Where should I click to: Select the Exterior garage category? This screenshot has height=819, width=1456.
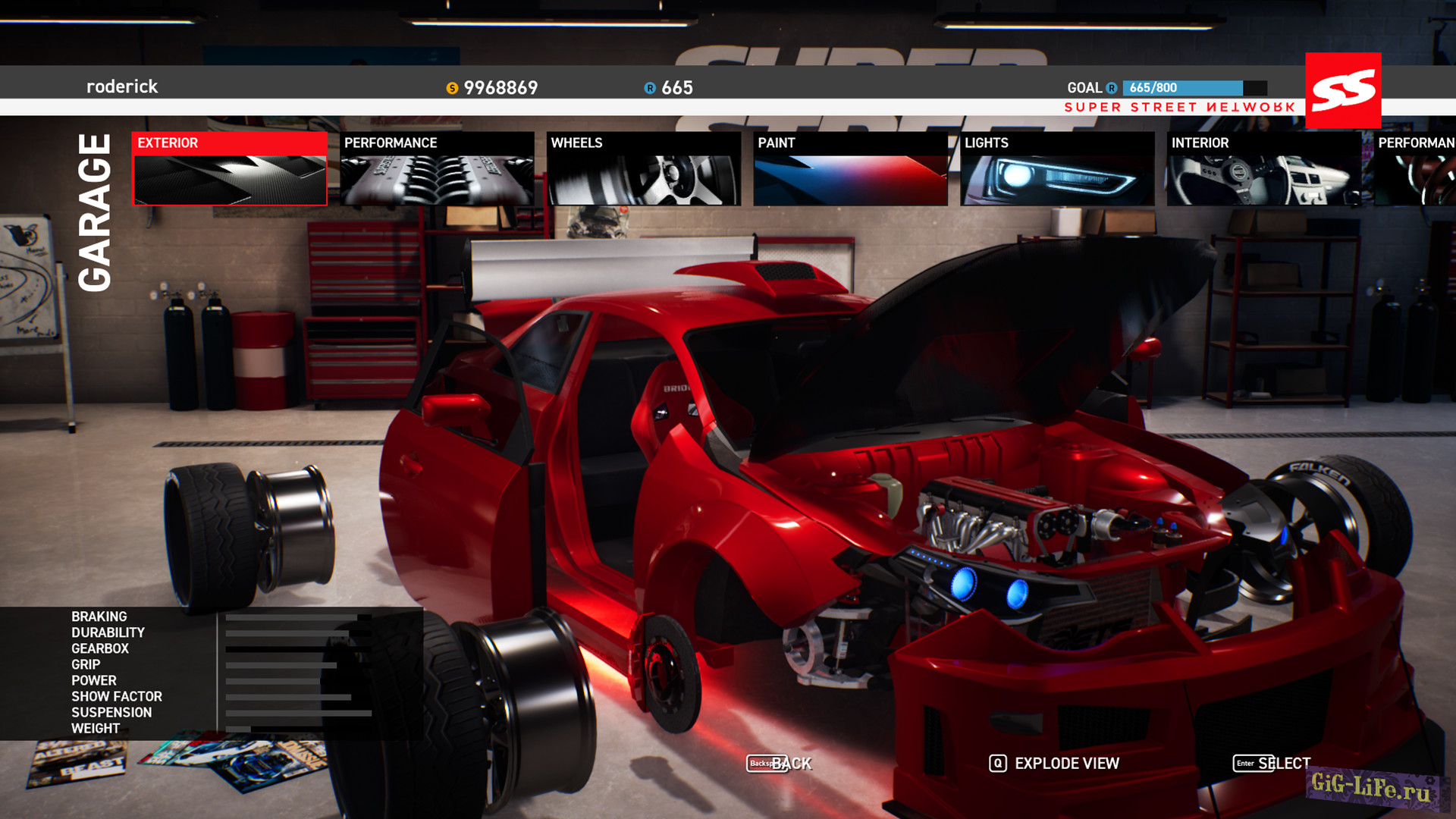[x=230, y=168]
